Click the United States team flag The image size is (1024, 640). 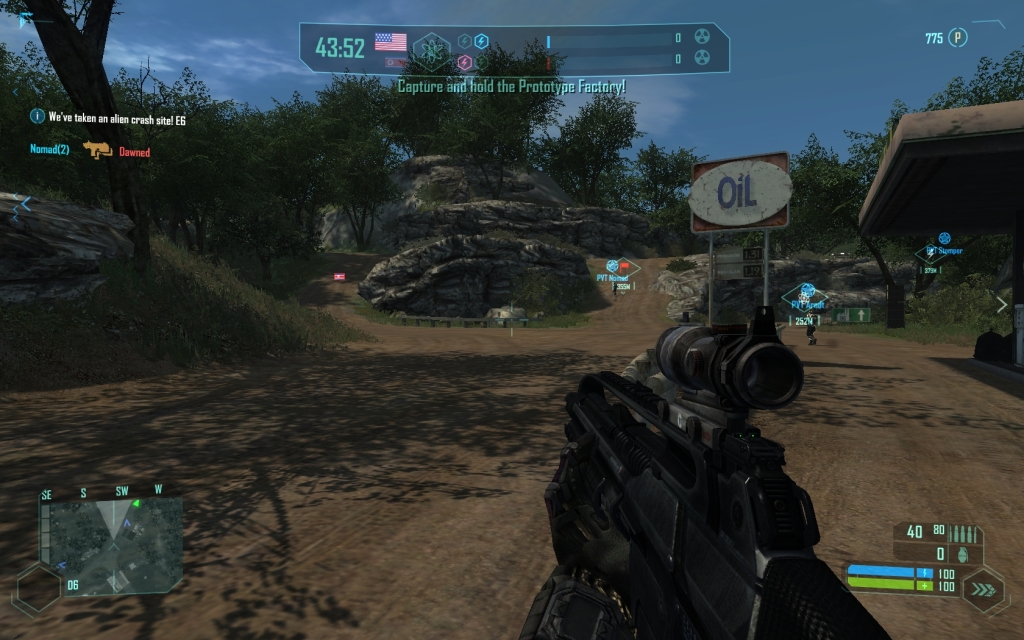(390, 41)
